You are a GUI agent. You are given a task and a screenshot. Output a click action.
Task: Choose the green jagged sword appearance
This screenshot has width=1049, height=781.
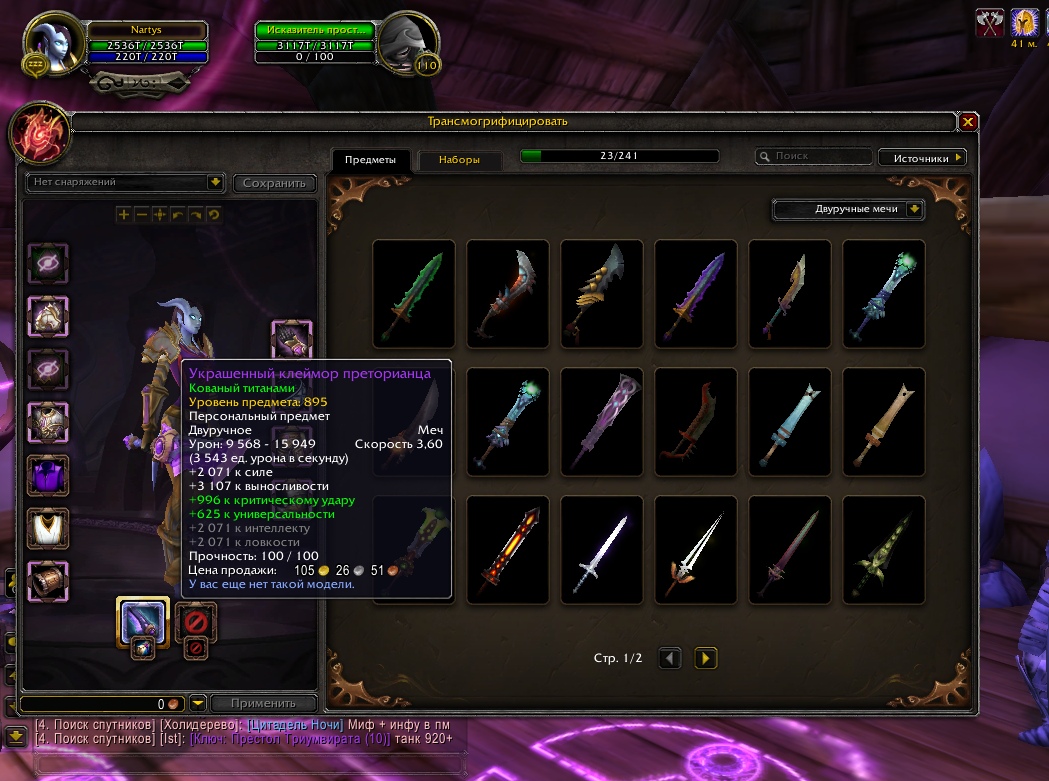pos(413,292)
